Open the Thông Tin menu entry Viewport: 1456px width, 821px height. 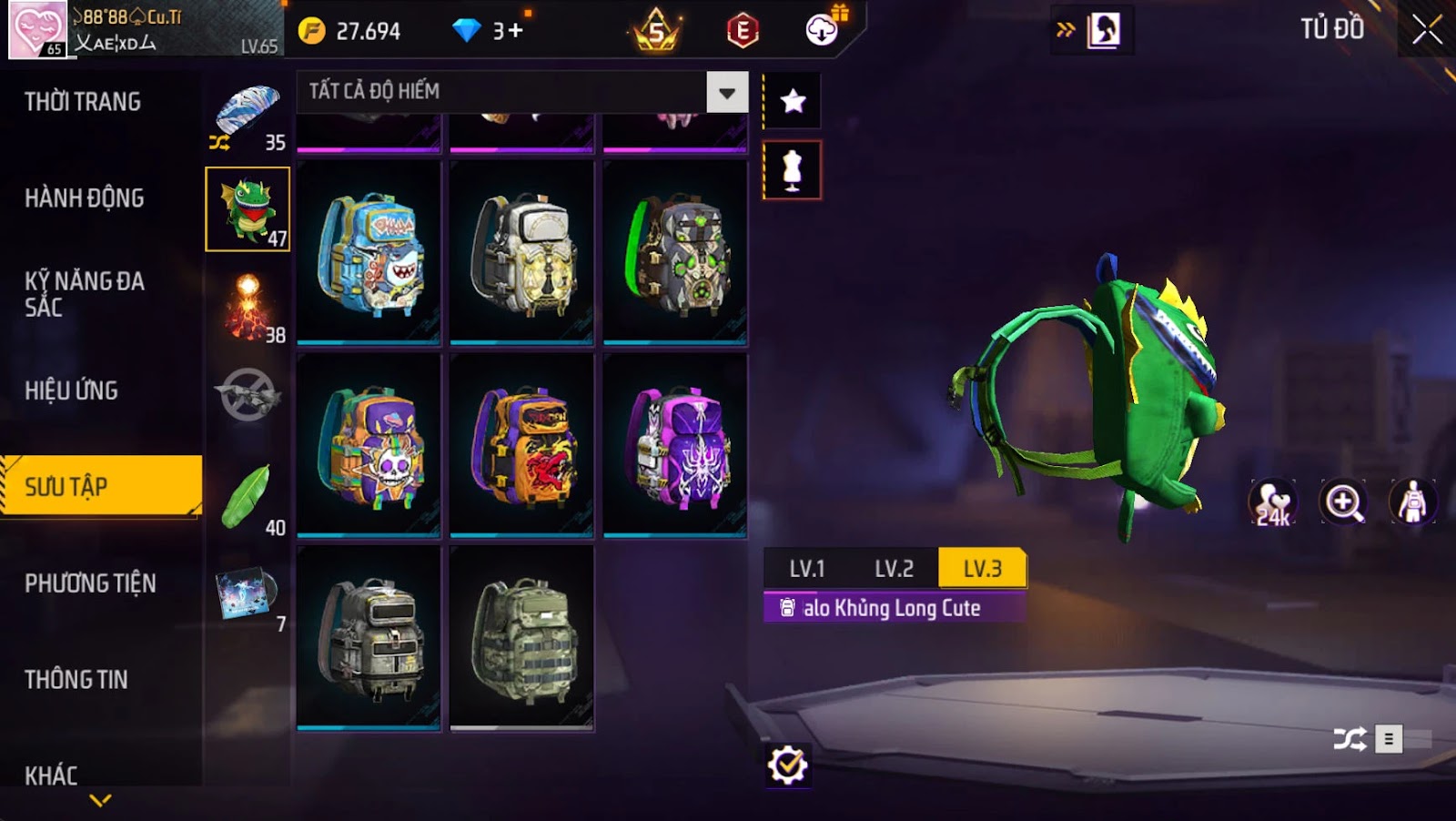[76, 680]
